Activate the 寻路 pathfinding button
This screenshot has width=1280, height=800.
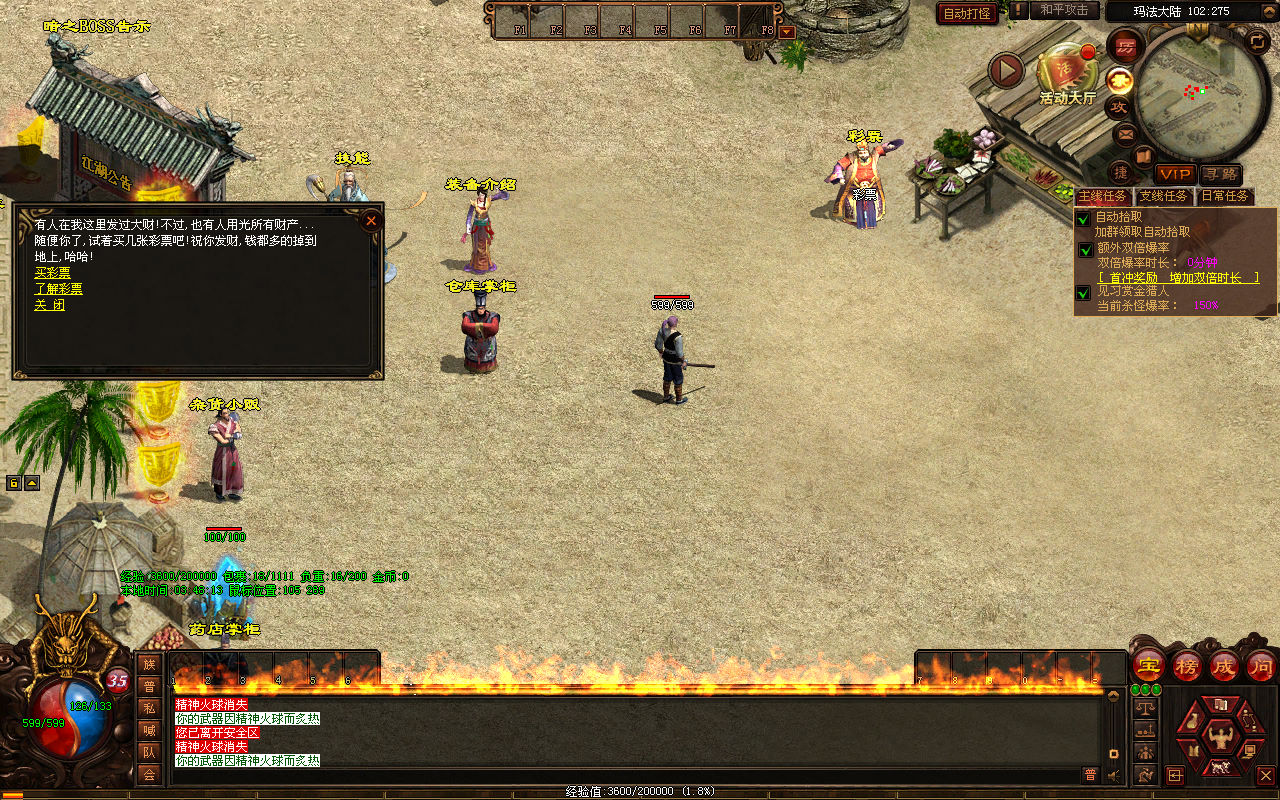coord(1220,174)
